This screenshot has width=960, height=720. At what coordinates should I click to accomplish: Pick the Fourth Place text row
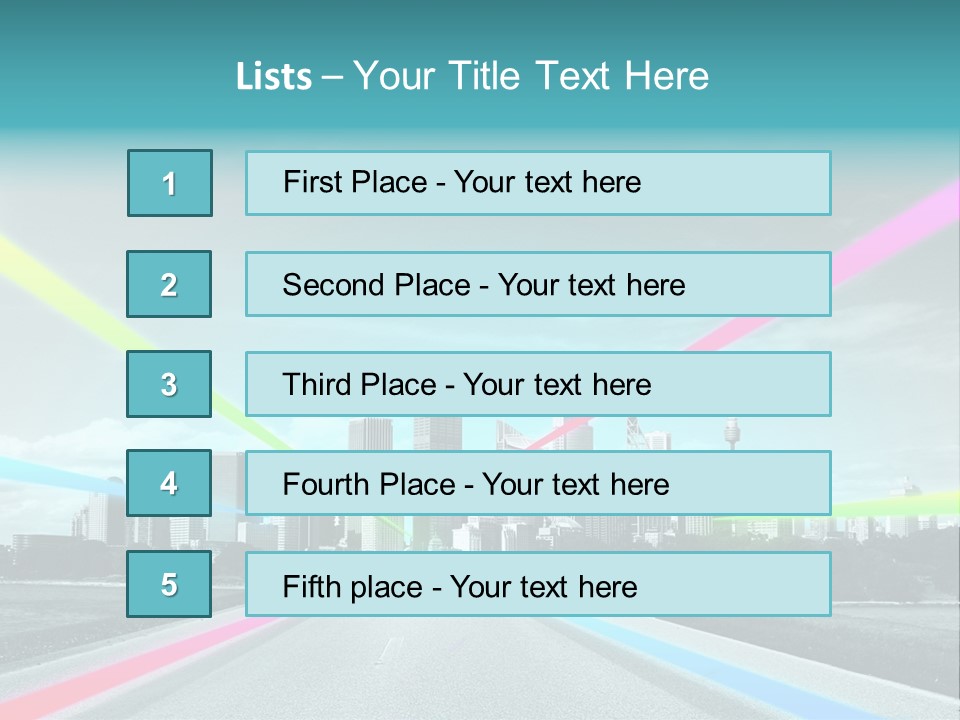(x=538, y=483)
